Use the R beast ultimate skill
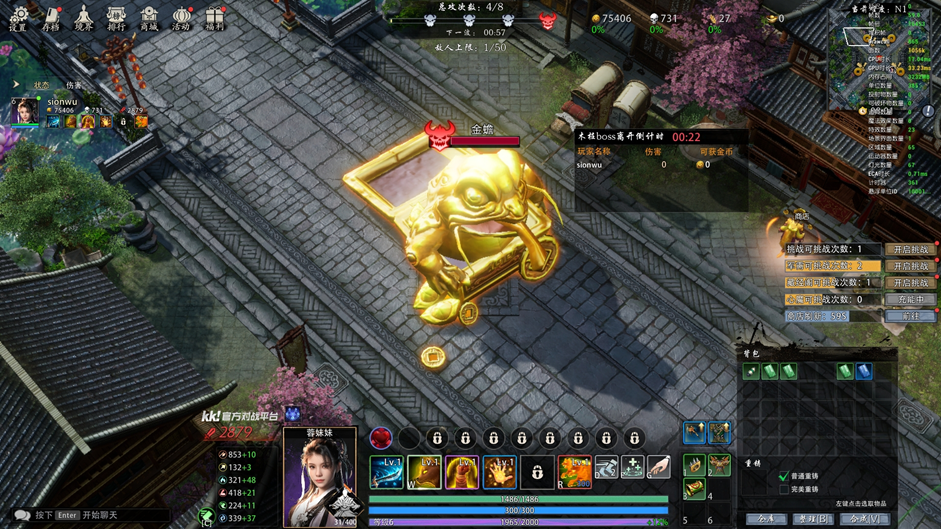This screenshot has height=529, width=941. pos(574,471)
